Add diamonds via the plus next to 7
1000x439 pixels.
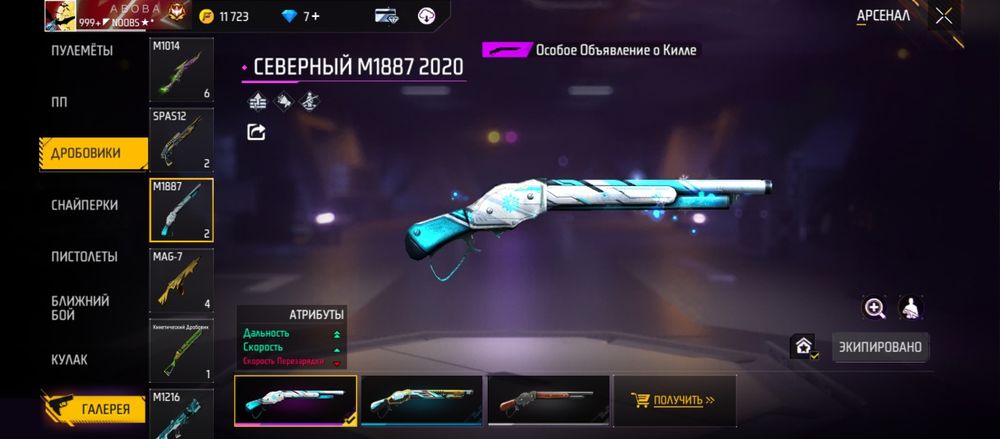[x=316, y=16]
